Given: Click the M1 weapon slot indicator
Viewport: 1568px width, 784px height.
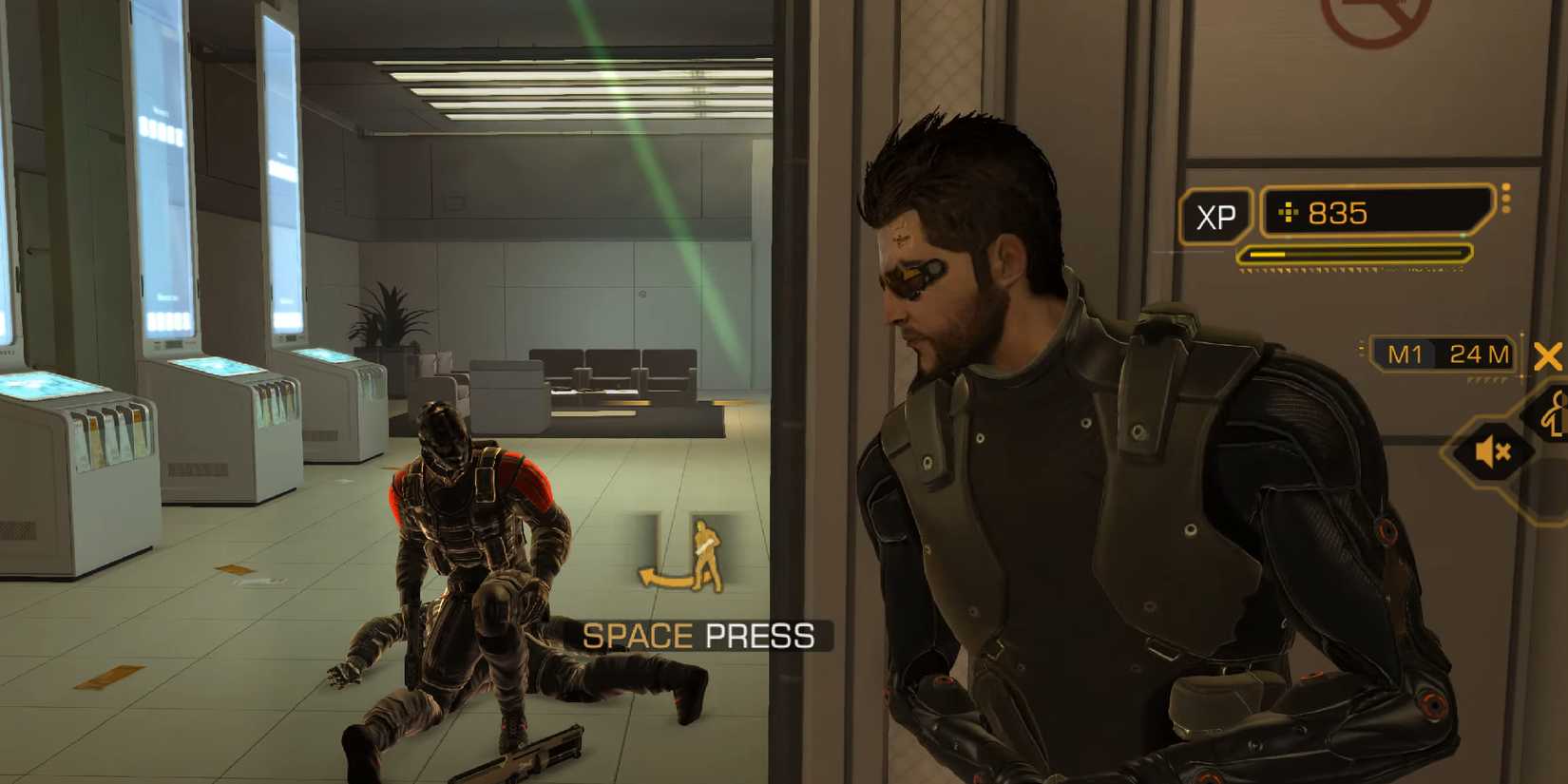Looking at the screenshot, I should pyautogui.click(x=1405, y=354).
